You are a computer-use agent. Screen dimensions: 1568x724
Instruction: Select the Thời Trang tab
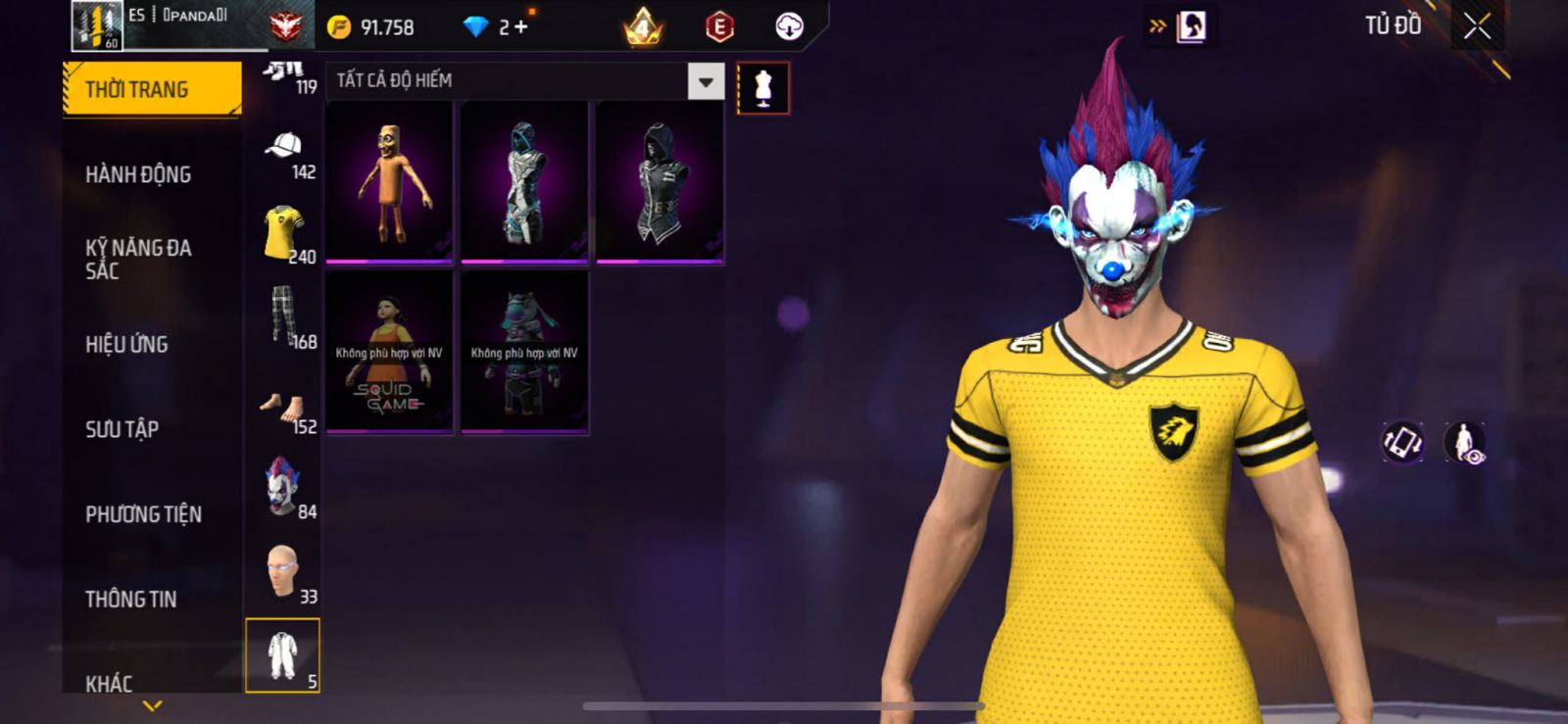click(151, 89)
